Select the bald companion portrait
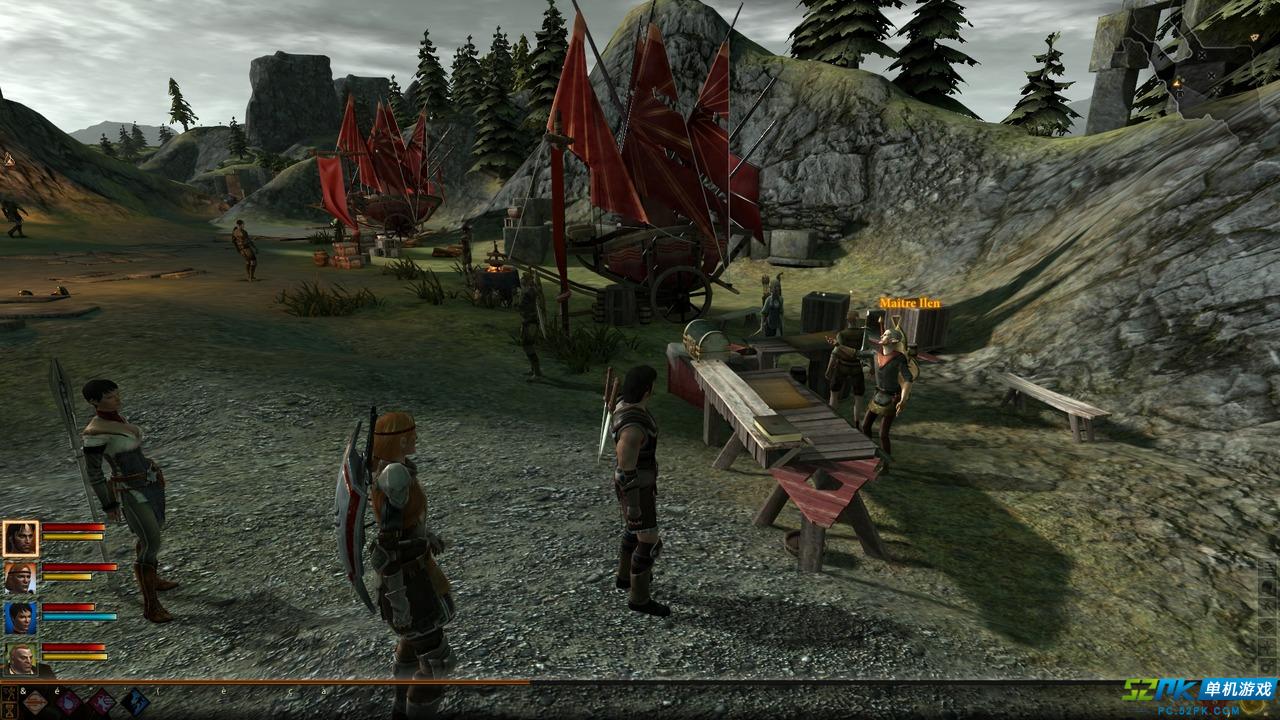 [x=20, y=657]
